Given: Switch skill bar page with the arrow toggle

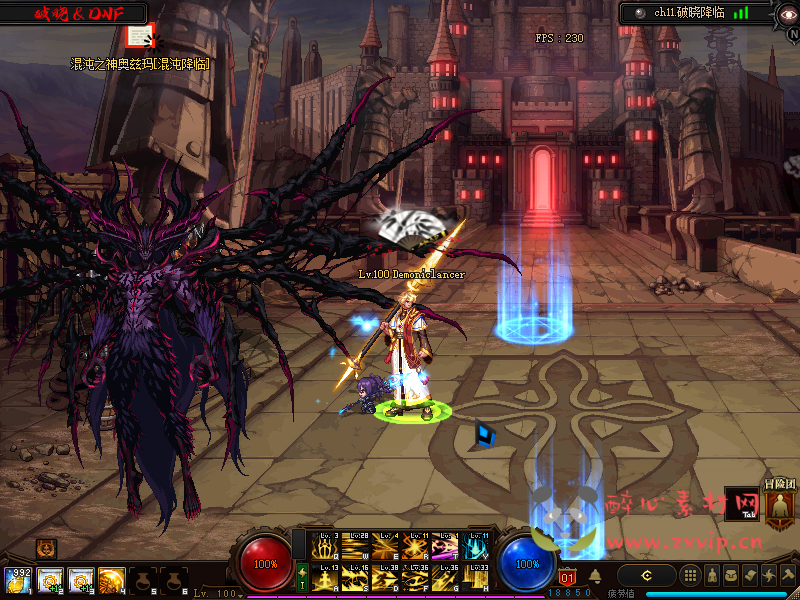Looking at the screenshot, I should (302, 577).
